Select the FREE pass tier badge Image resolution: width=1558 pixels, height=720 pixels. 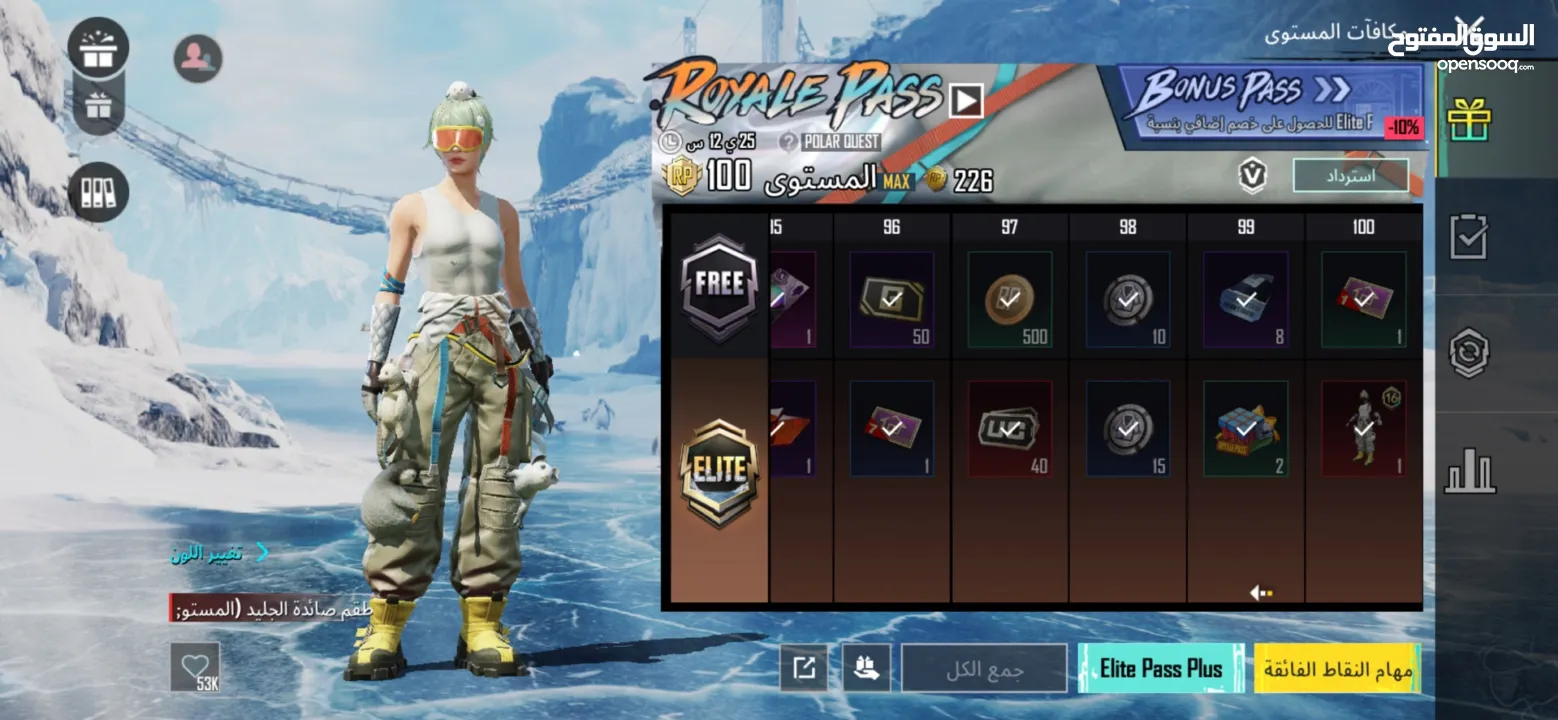719,286
